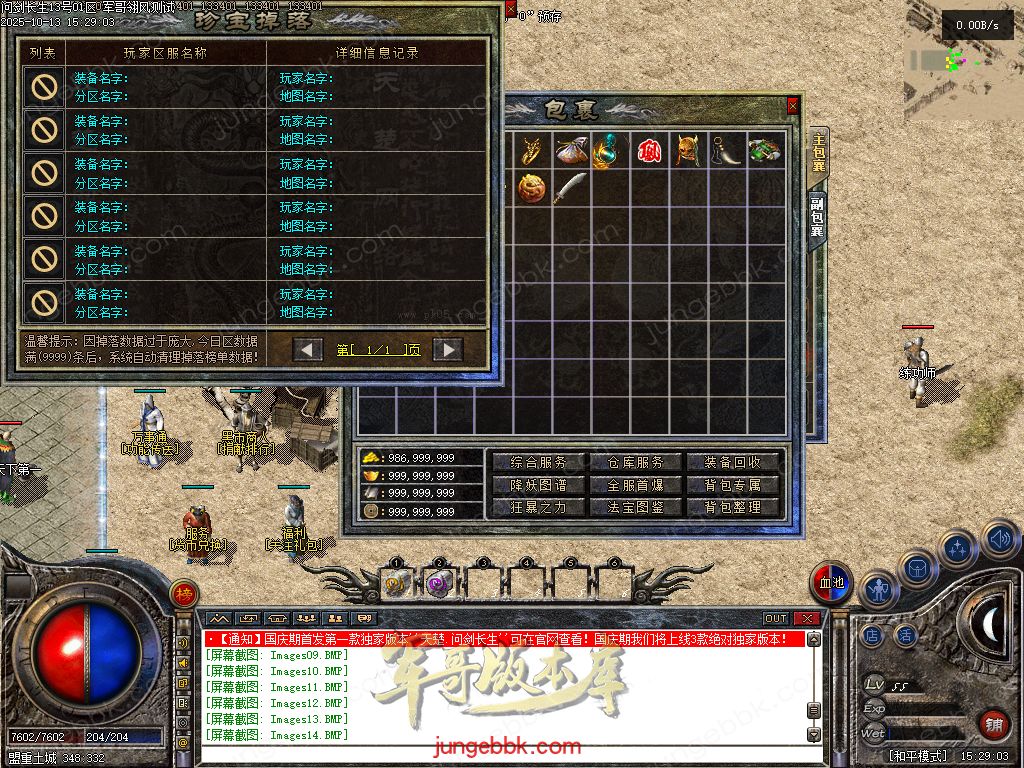Open the 血池 blood pool orb

pos(831,583)
